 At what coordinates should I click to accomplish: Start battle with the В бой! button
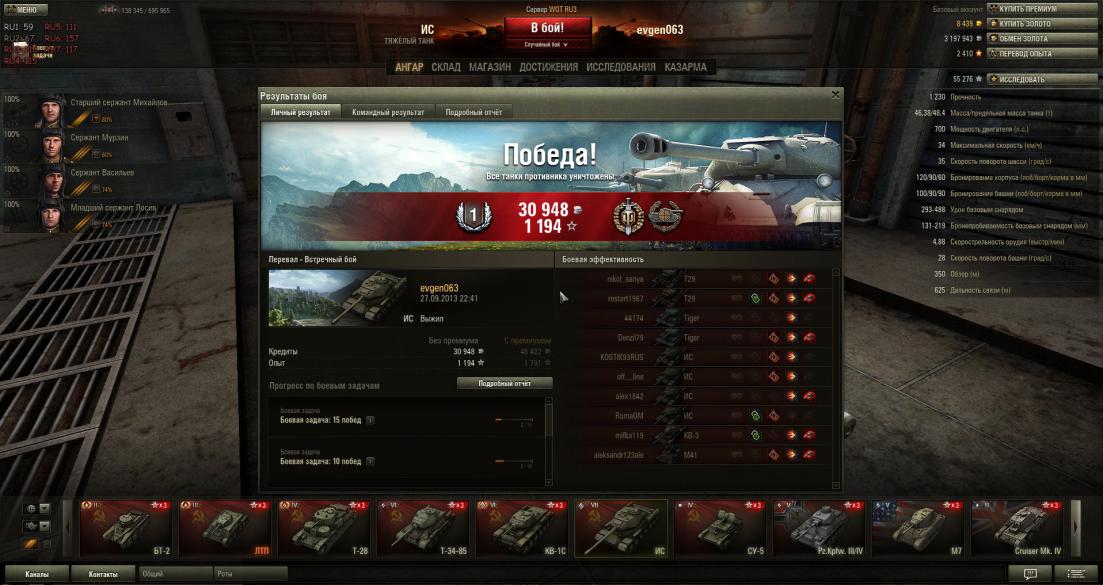546,27
